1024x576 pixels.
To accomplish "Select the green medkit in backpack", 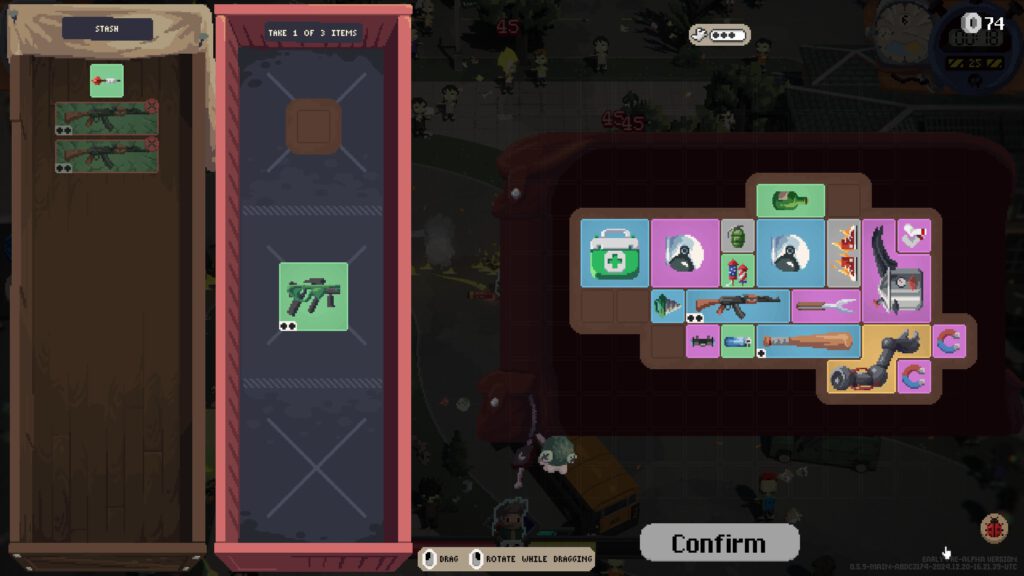I will (x=615, y=253).
